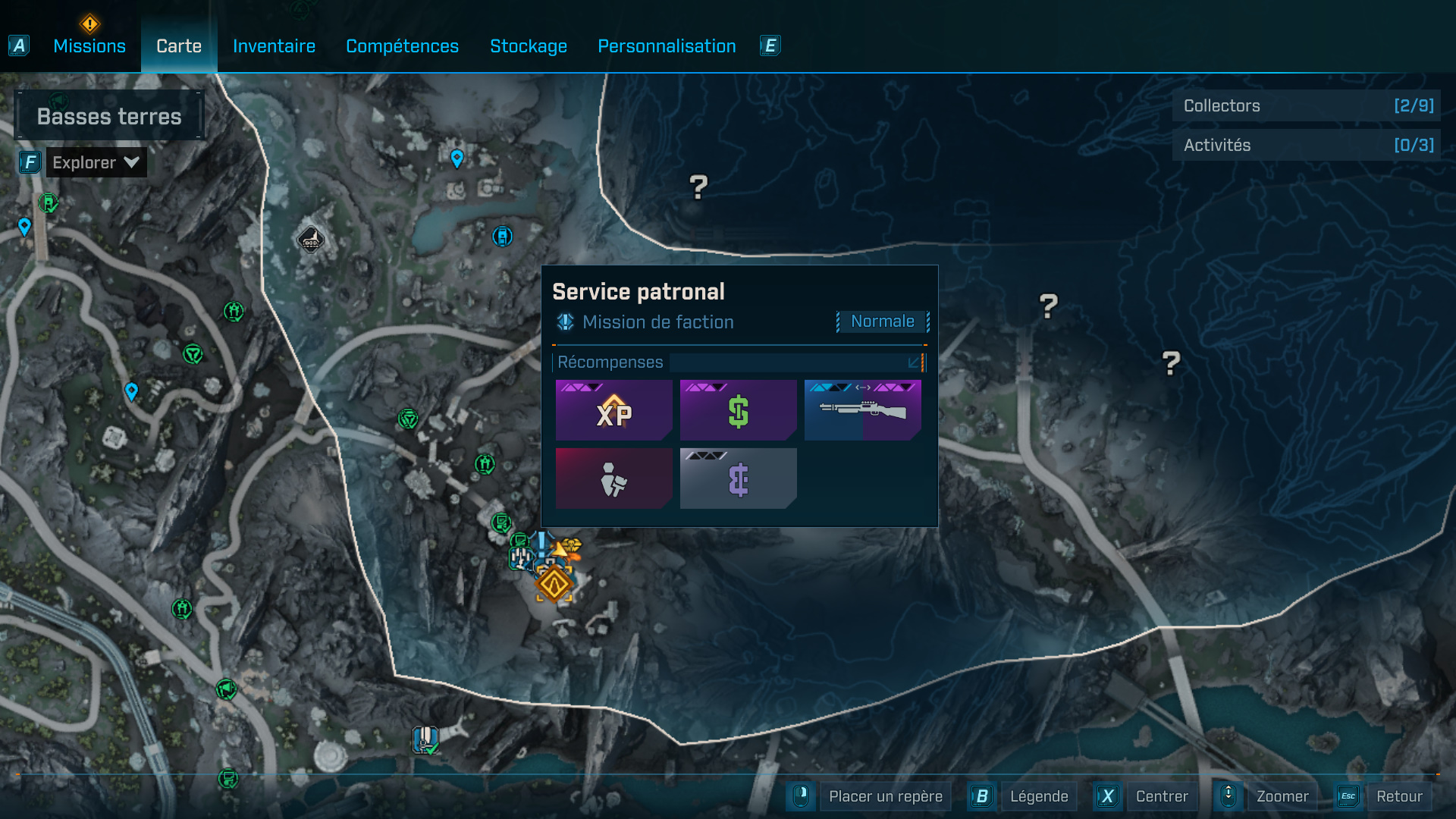The height and width of the screenshot is (819, 1456).
Task: Select the purple Eridium currency reward
Action: point(738,479)
